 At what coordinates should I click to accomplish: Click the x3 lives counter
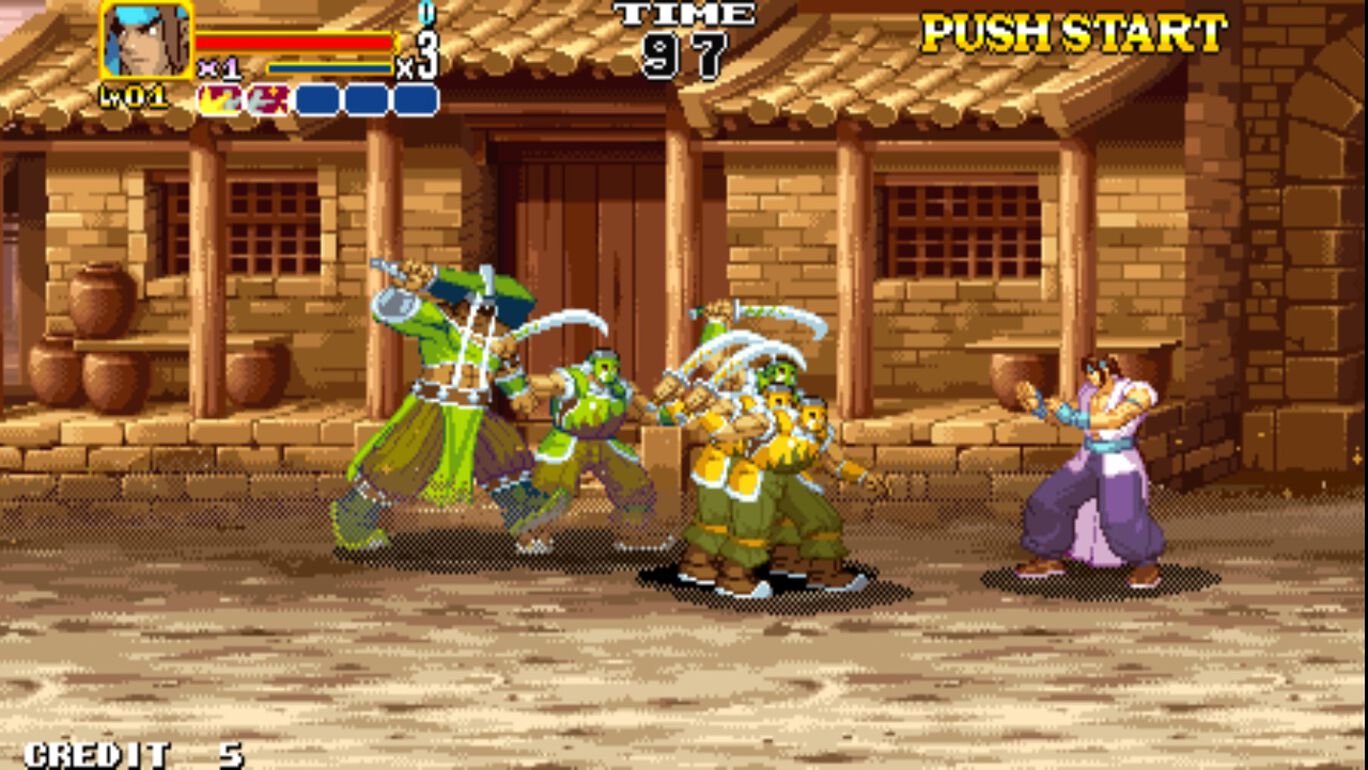coord(422,52)
